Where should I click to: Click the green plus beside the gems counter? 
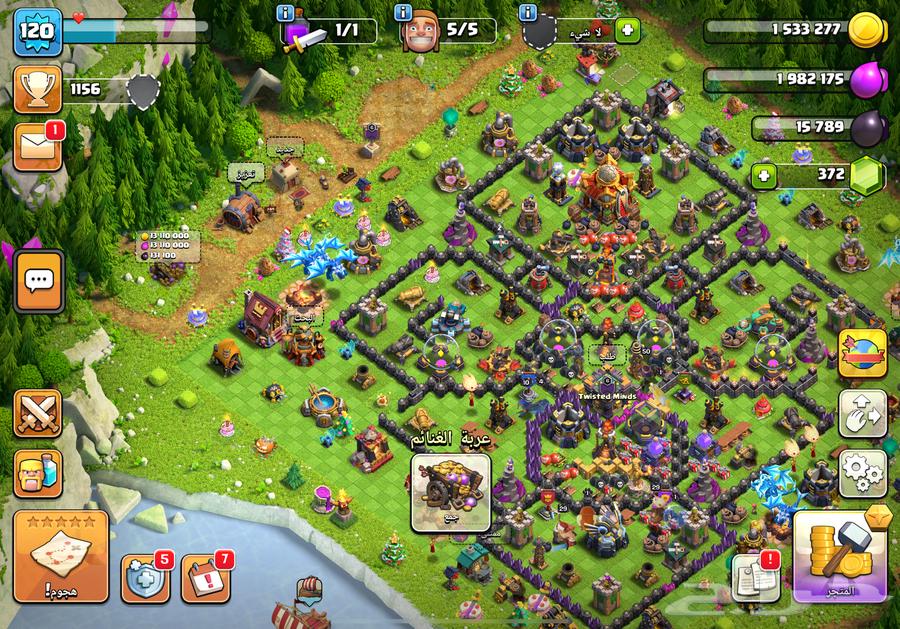pyautogui.click(x=765, y=176)
